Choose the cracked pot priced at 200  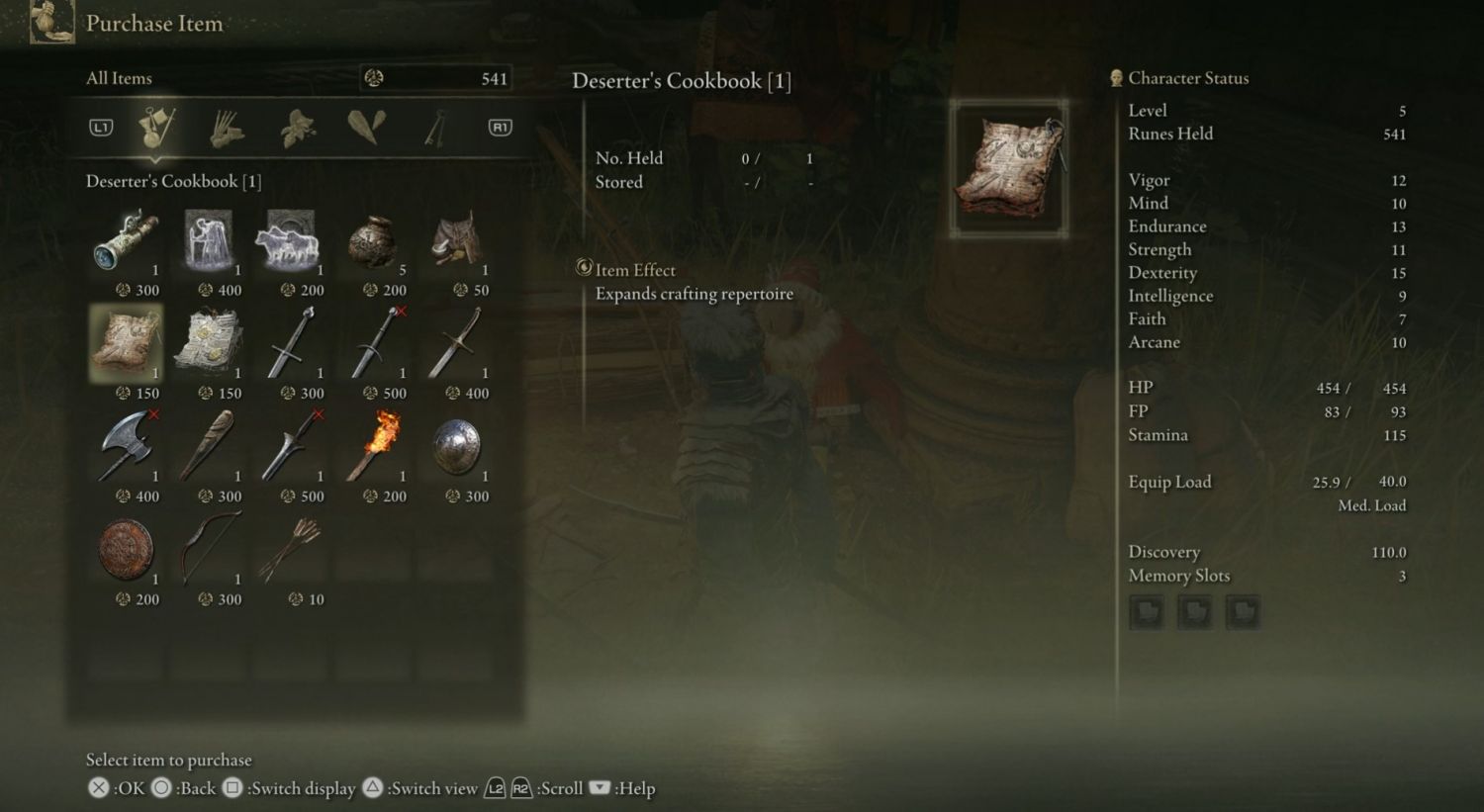pos(373,243)
